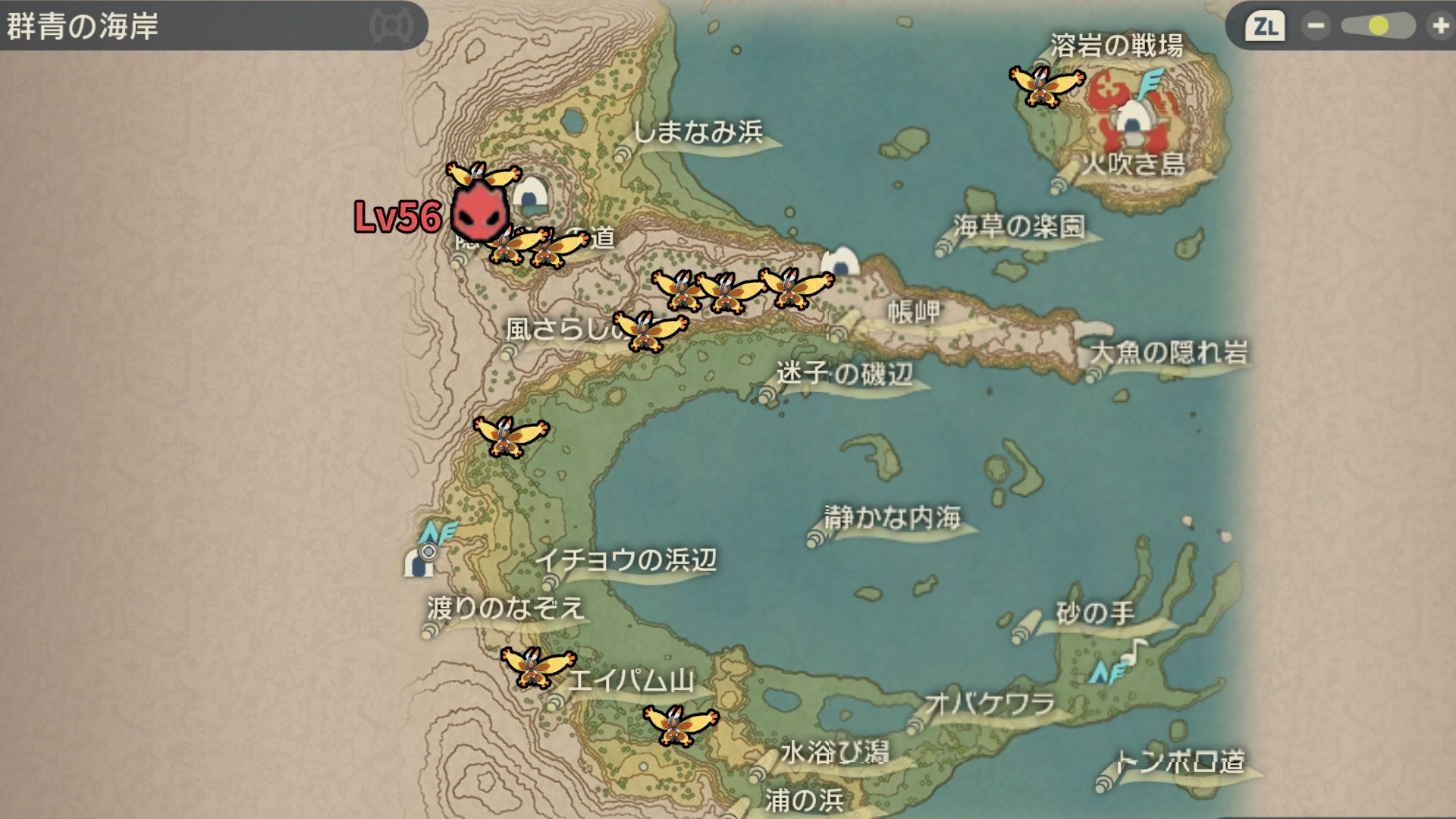This screenshot has height=819, width=1456.
Task: Select the camp tent on 火吹き島
Action: click(1131, 120)
